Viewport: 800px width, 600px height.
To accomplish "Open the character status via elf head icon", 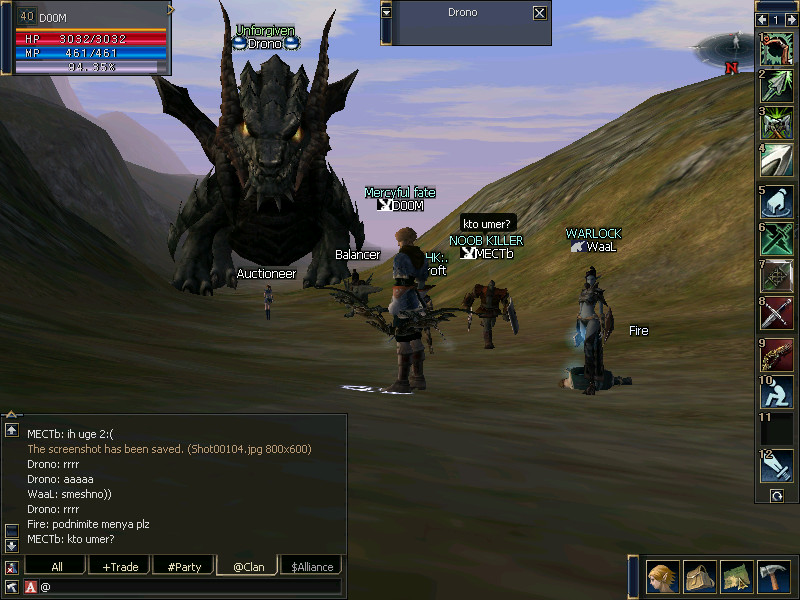I will tap(662, 577).
